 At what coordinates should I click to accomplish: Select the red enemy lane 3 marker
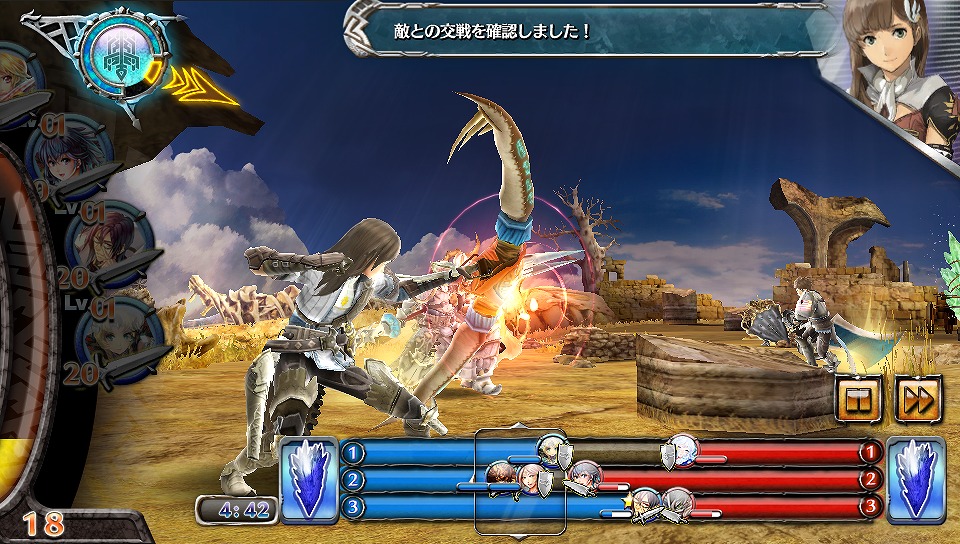click(x=870, y=507)
